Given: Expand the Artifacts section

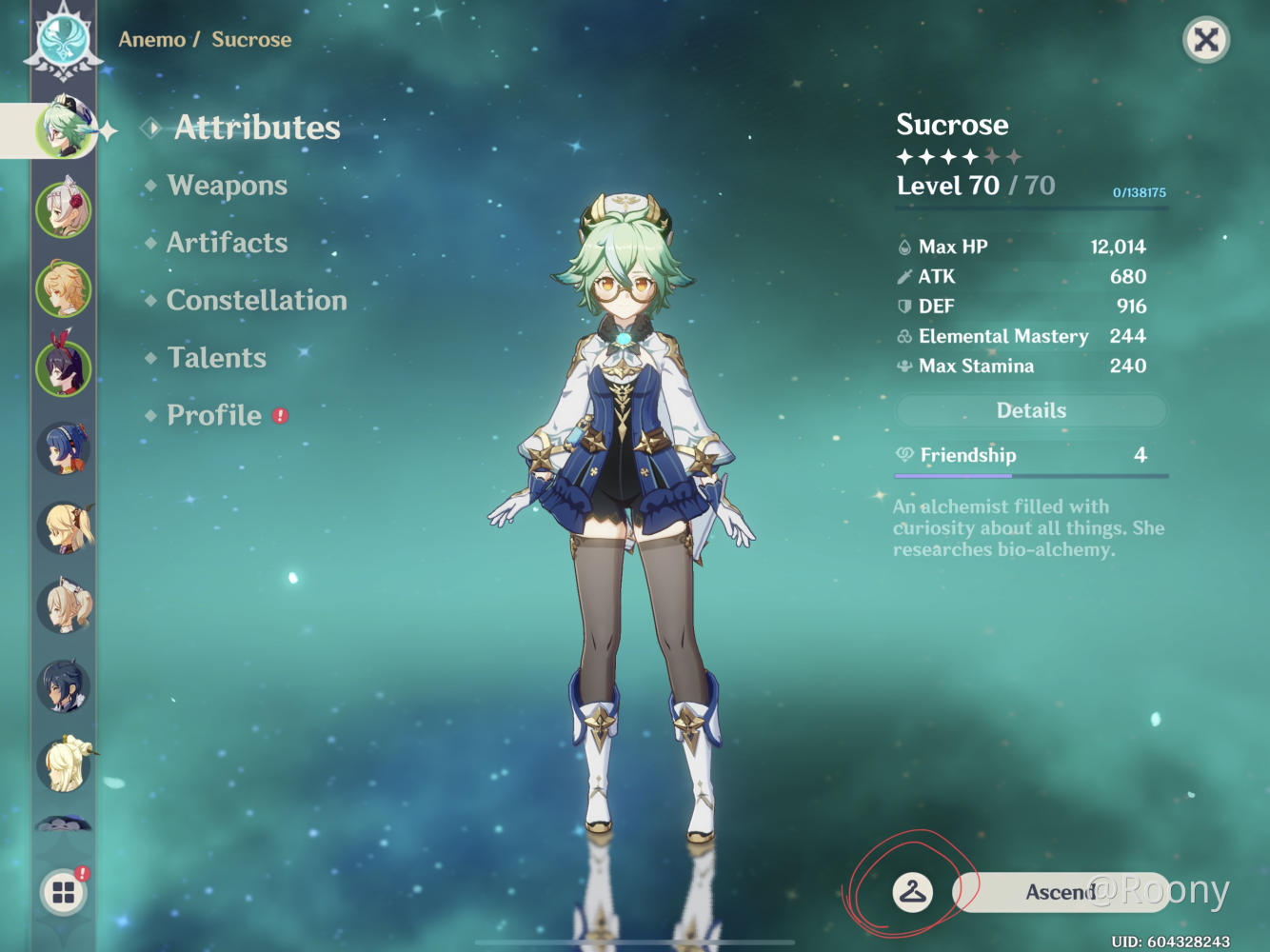Looking at the screenshot, I should tap(227, 243).
